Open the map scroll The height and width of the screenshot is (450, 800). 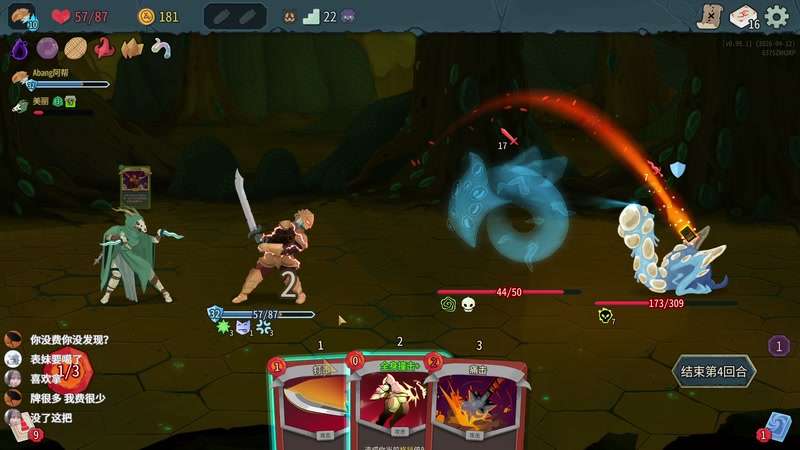(x=708, y=16)
